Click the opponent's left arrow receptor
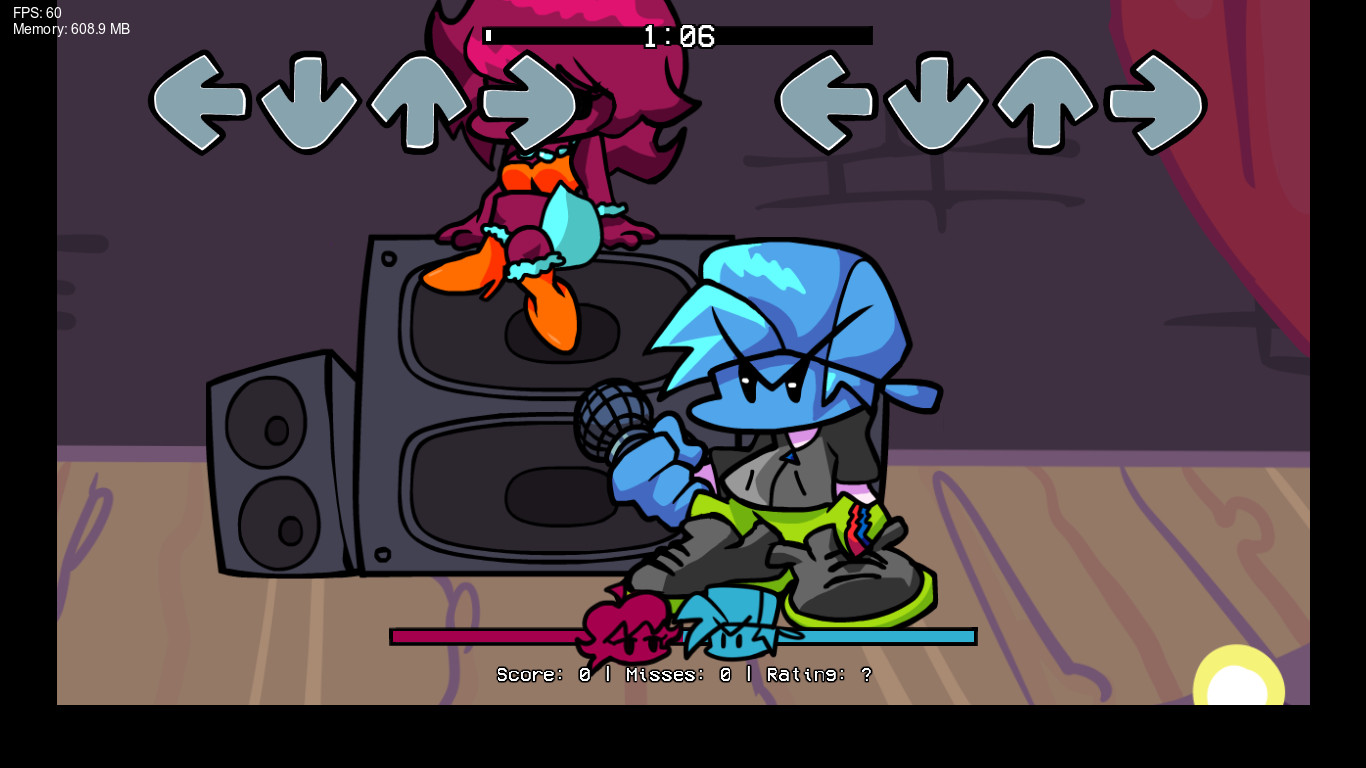This screenshot has height=768, width=1366. 198,100
